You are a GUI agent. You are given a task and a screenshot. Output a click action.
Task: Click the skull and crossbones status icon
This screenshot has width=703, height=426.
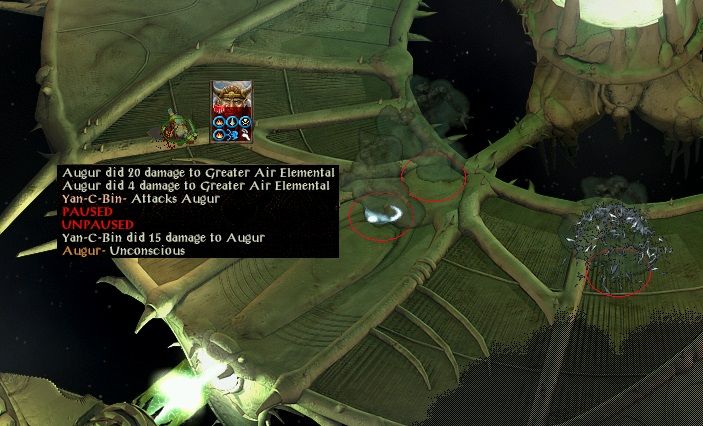tap(244, 121)
